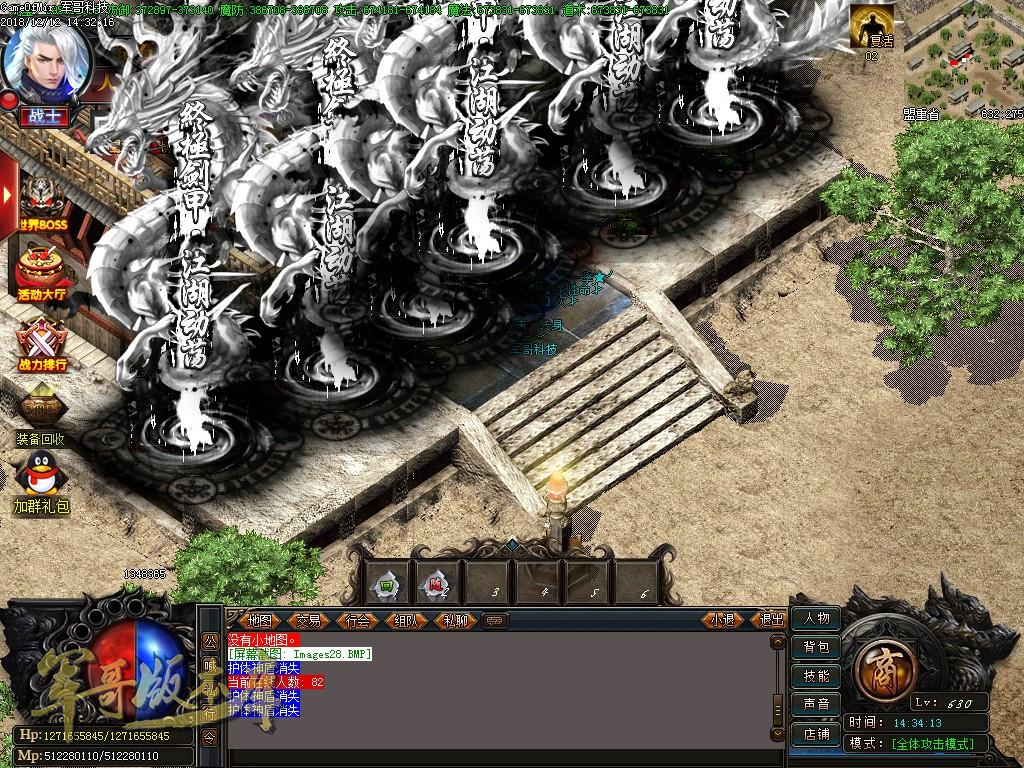Claim the 加群礼包 penguin gift pack
Screen dimensions: 1024x768
pos(41,478)
